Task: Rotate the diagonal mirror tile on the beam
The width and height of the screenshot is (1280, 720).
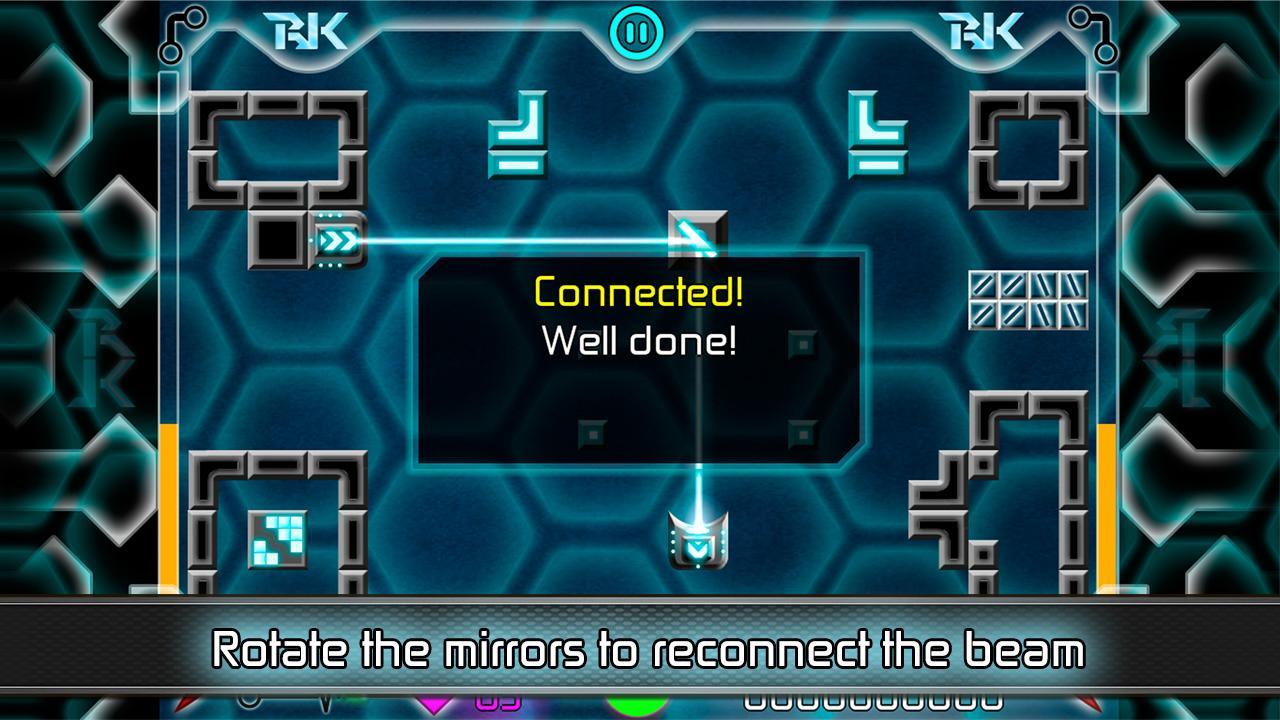Action: 697,236
